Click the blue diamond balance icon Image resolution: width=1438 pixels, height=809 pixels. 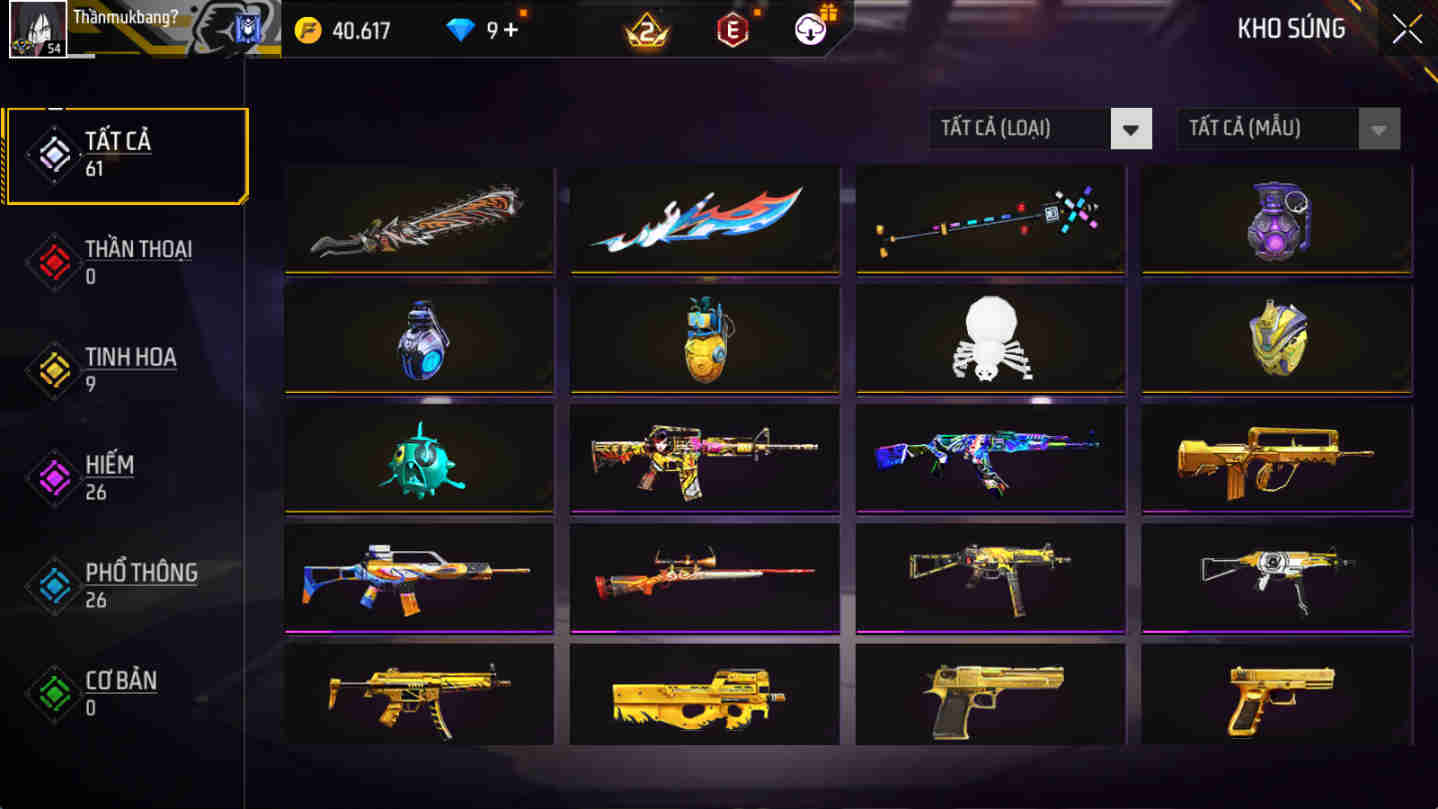[x=462, y=29]
